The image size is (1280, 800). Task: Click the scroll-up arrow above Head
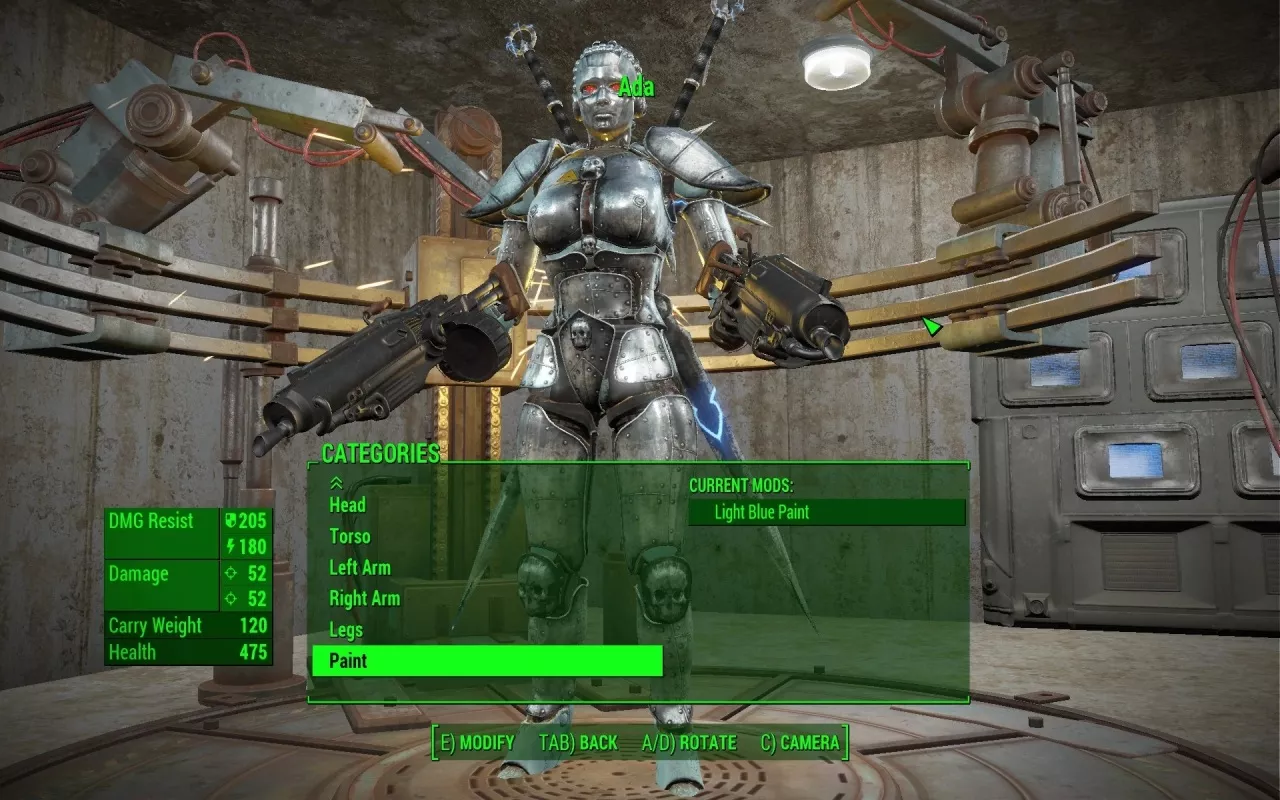[x=336, y=483]
